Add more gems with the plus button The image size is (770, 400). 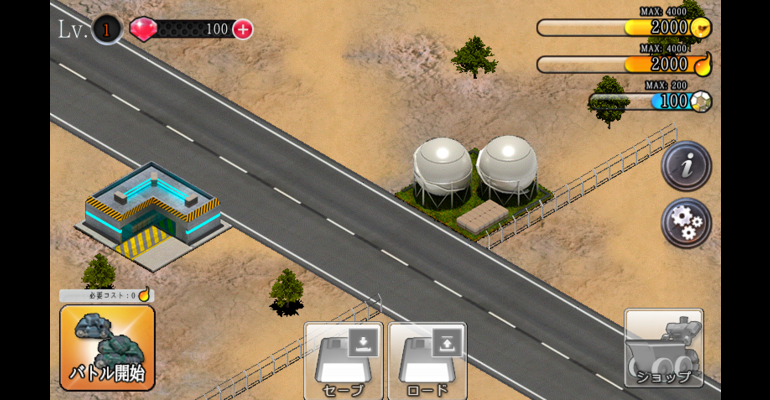click(243, 29)
